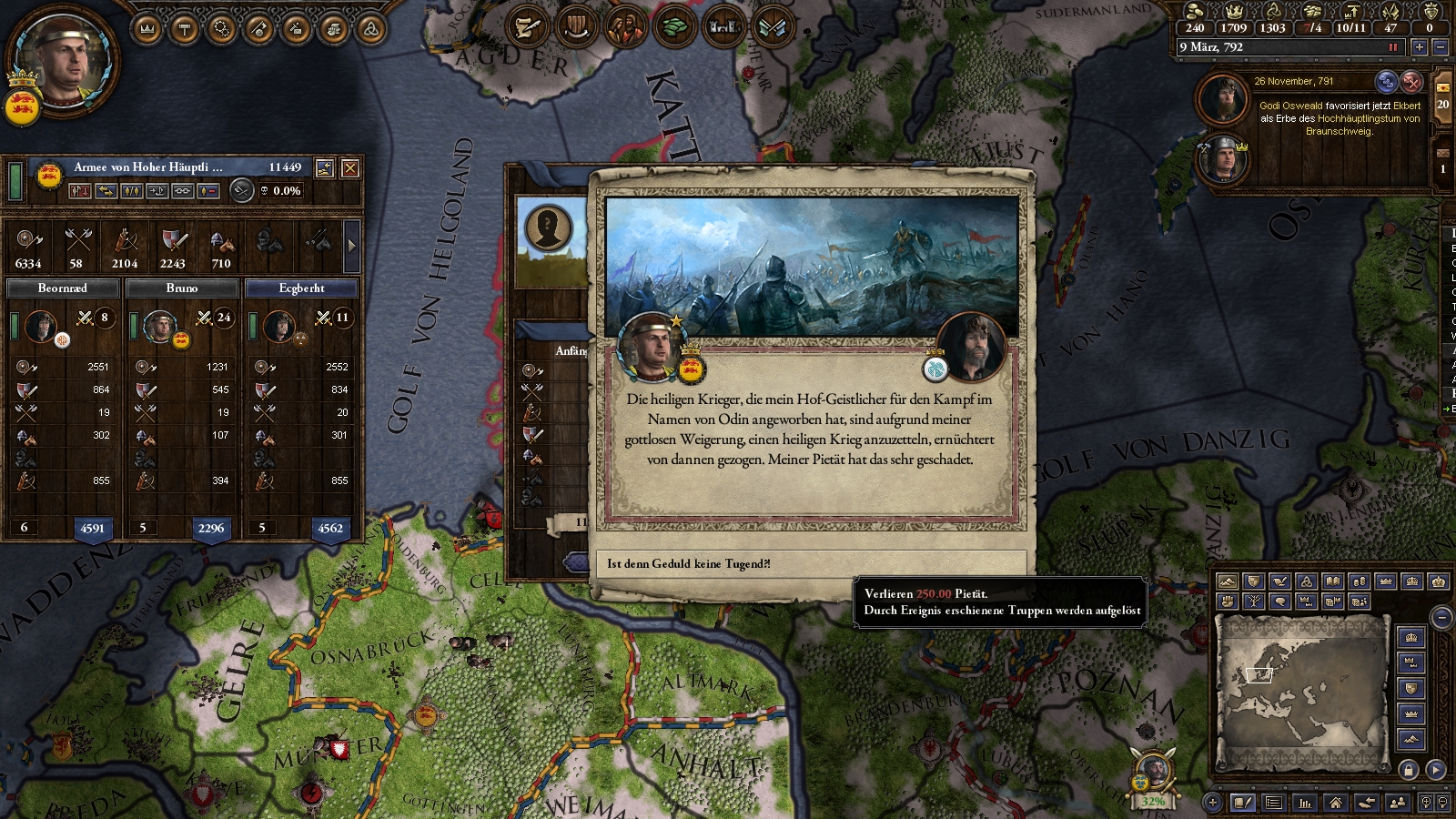Open the character finder button
1456x819 pixels.
pyautogui.click(x=1397, y=803)
